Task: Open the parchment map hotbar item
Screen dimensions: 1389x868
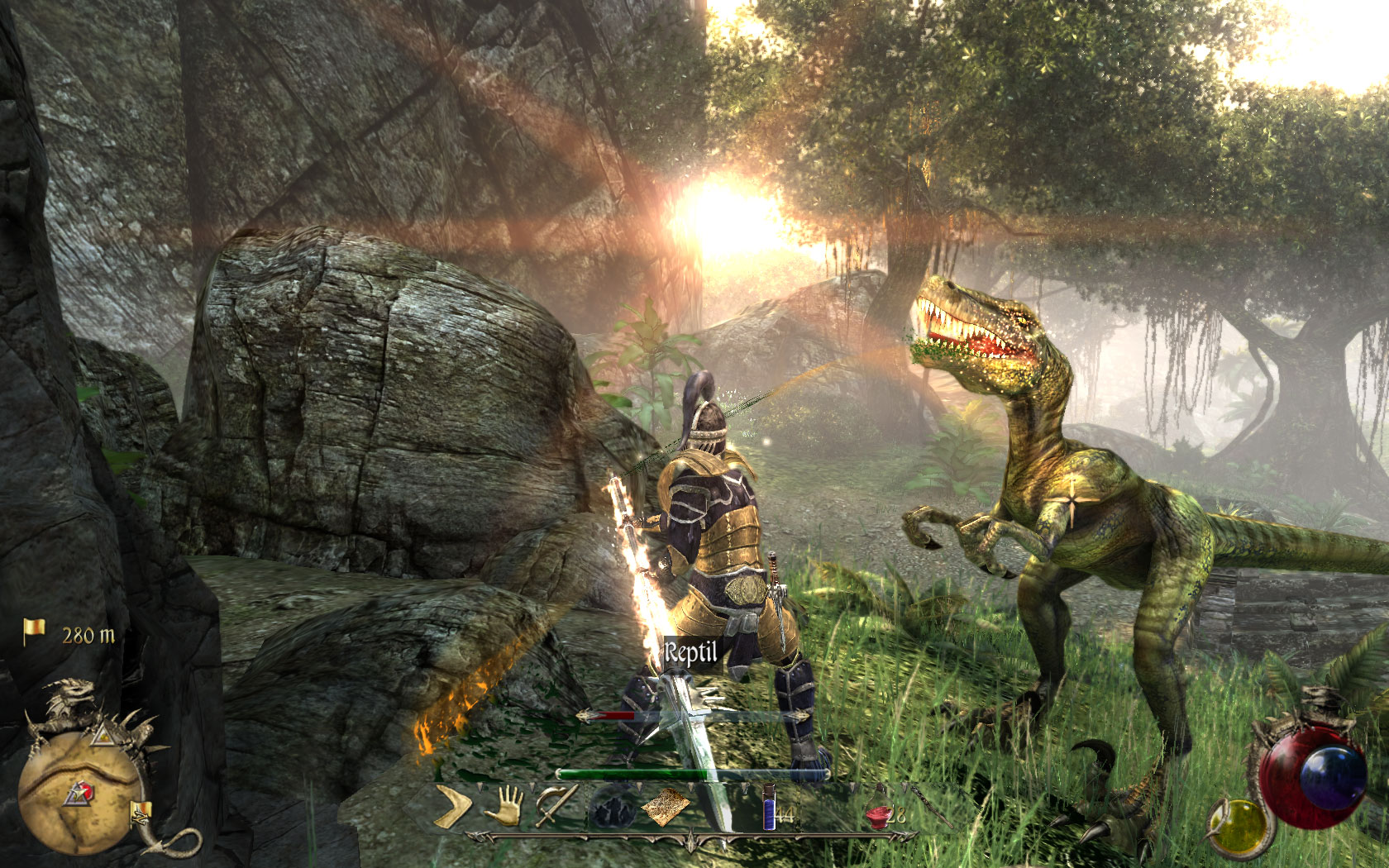Action: [x=666, y=808]
